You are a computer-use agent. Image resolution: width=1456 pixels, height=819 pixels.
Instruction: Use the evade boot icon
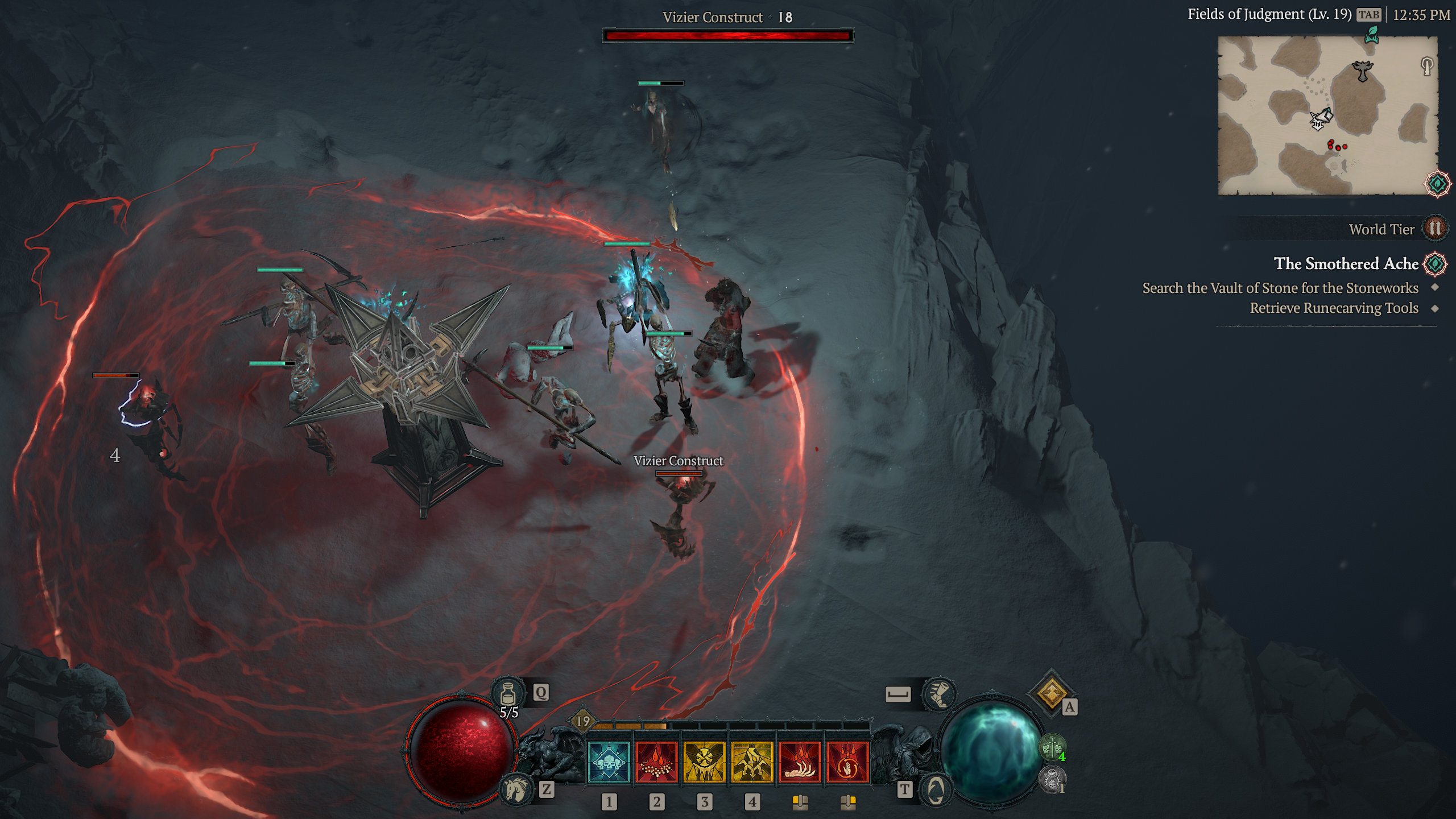coord(939,694)
